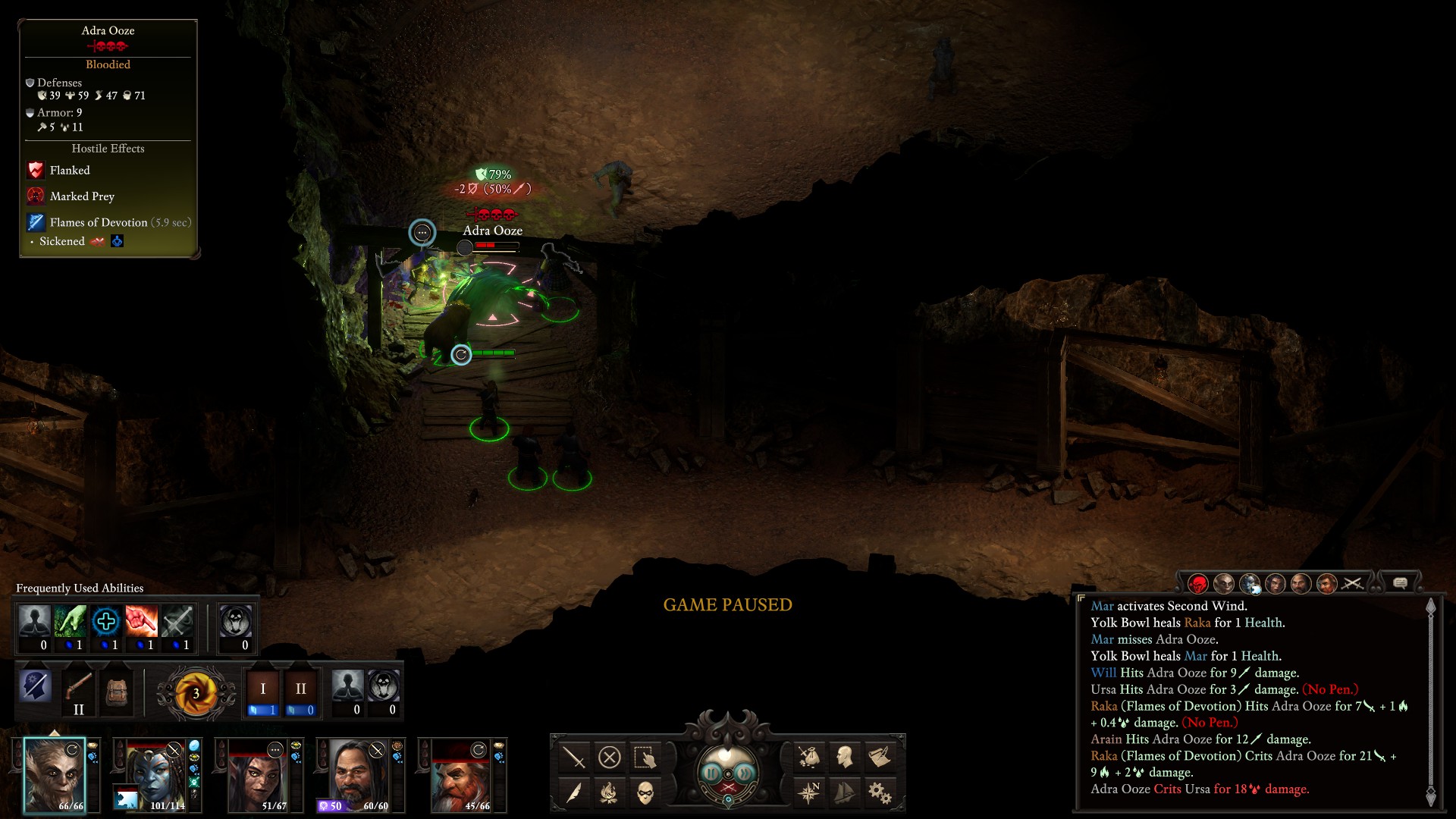Click the select-all party button

[x=645, y=757]
